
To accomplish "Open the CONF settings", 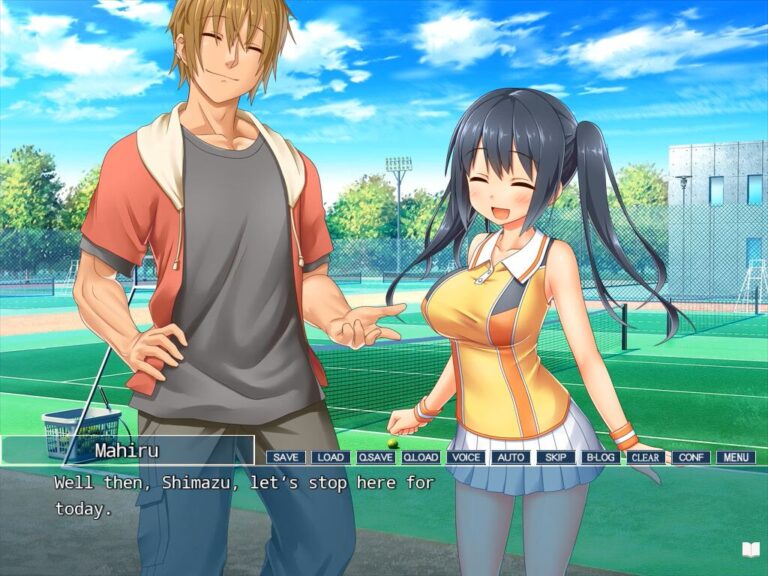I will (x=690, y=457).
